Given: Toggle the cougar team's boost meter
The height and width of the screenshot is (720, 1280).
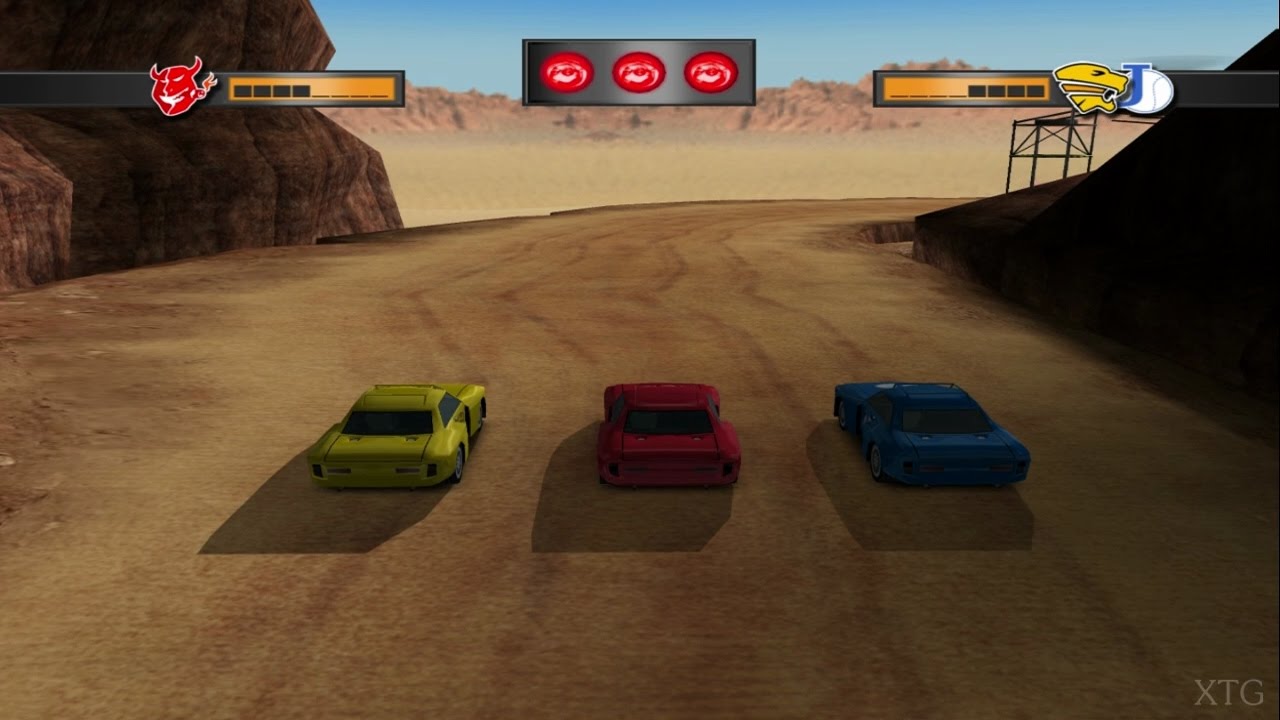Looking at the screenshot, I should [965, 90].
